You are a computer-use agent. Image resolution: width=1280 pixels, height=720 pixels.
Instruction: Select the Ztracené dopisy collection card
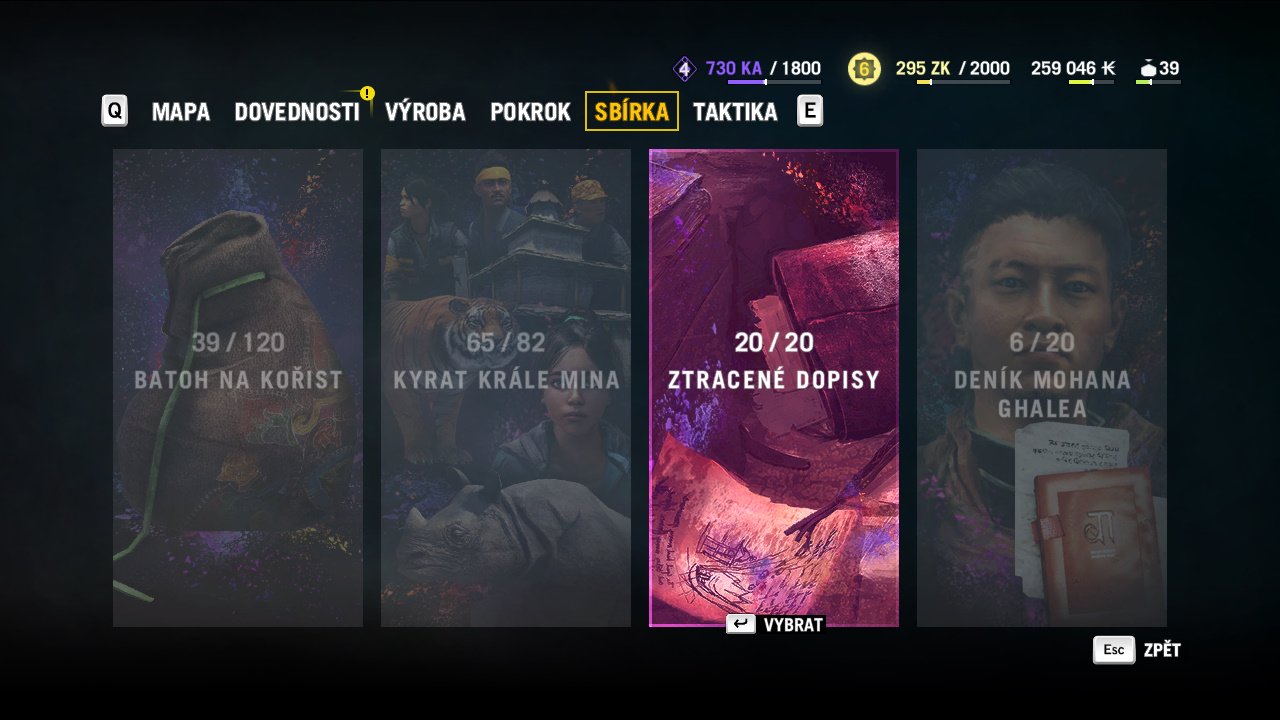774,388
